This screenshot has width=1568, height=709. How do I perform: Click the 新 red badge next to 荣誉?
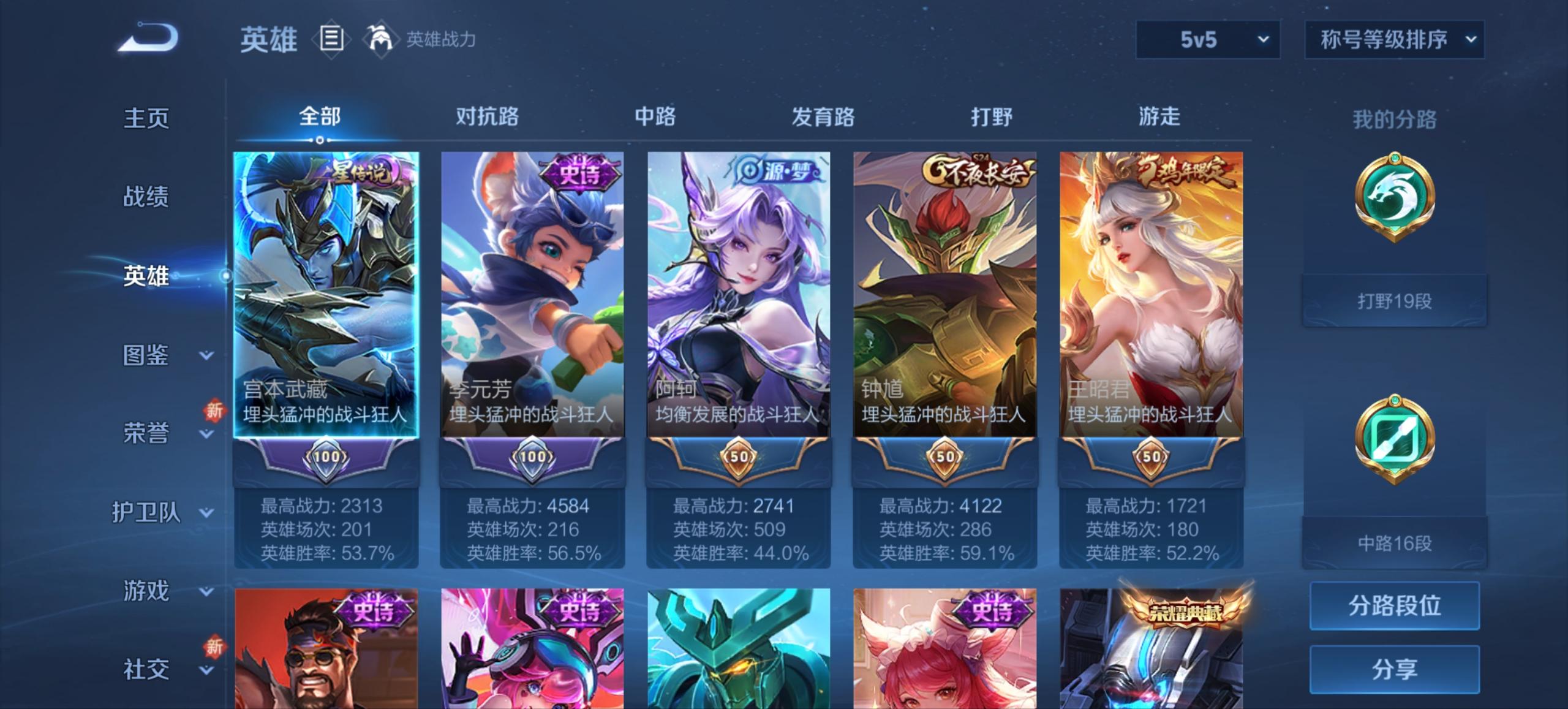[214, 411]
